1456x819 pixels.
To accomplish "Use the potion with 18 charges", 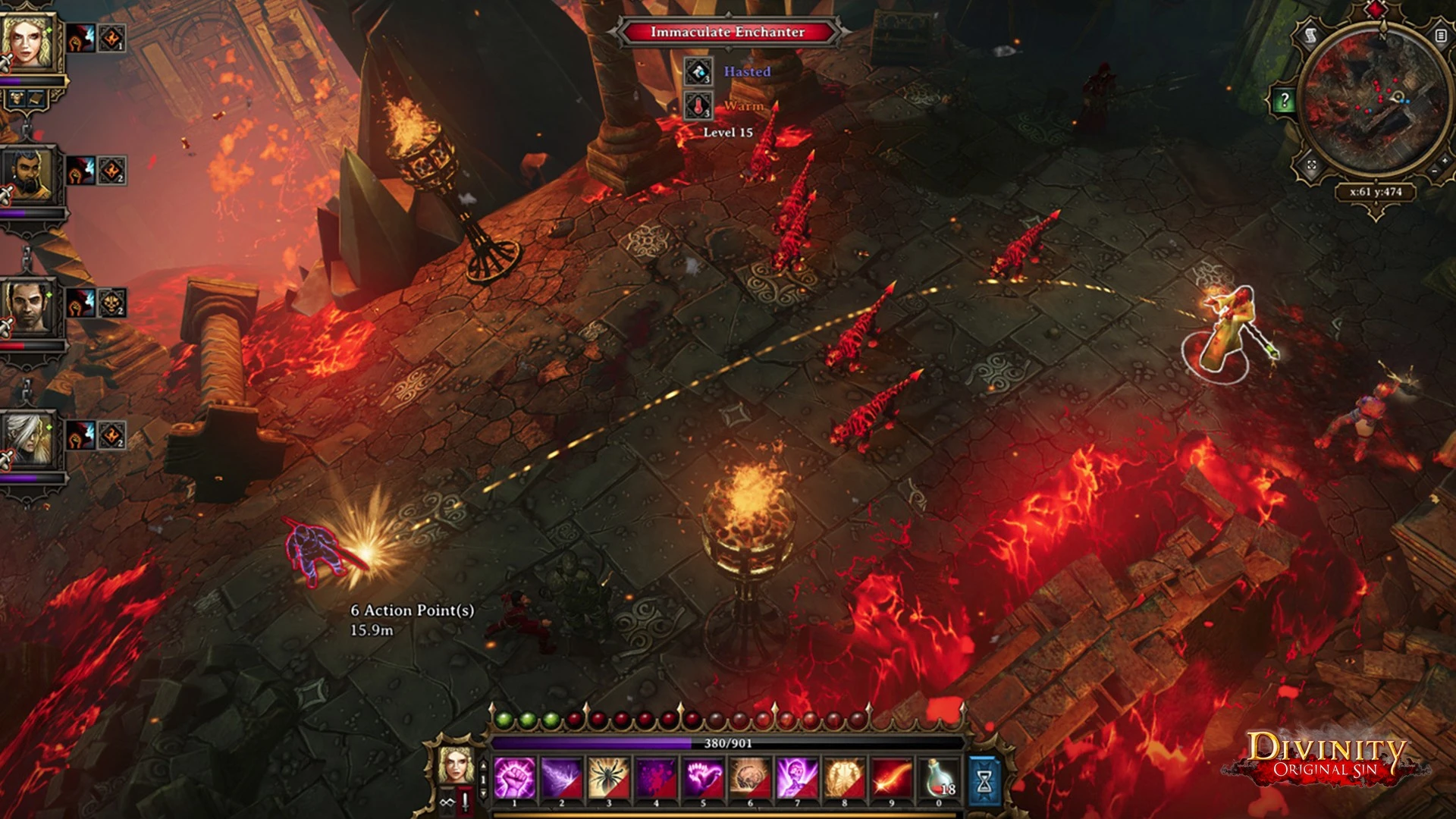I will click(x=939, y=779).
